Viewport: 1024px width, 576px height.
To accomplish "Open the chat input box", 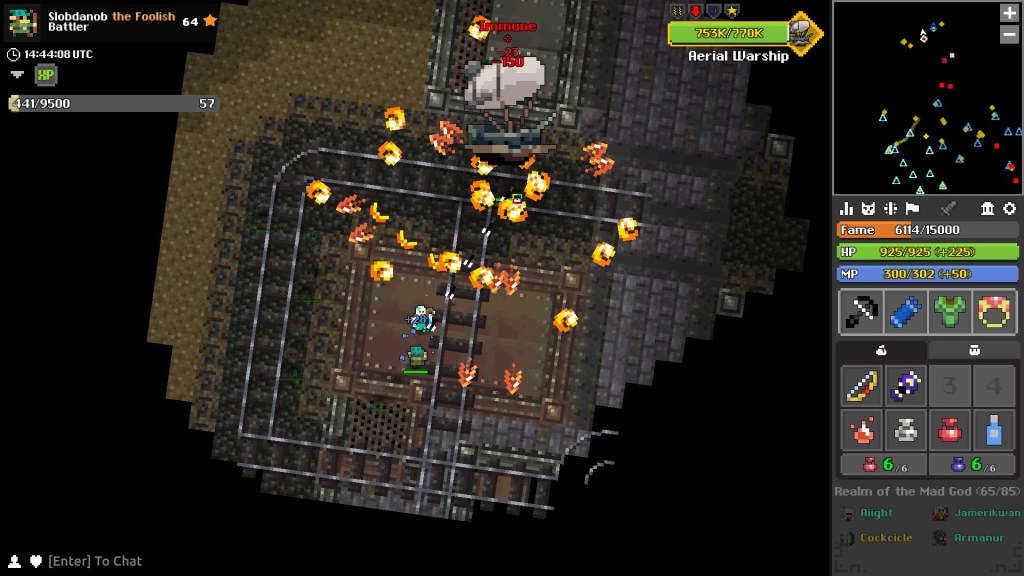I will coord(95,561).
